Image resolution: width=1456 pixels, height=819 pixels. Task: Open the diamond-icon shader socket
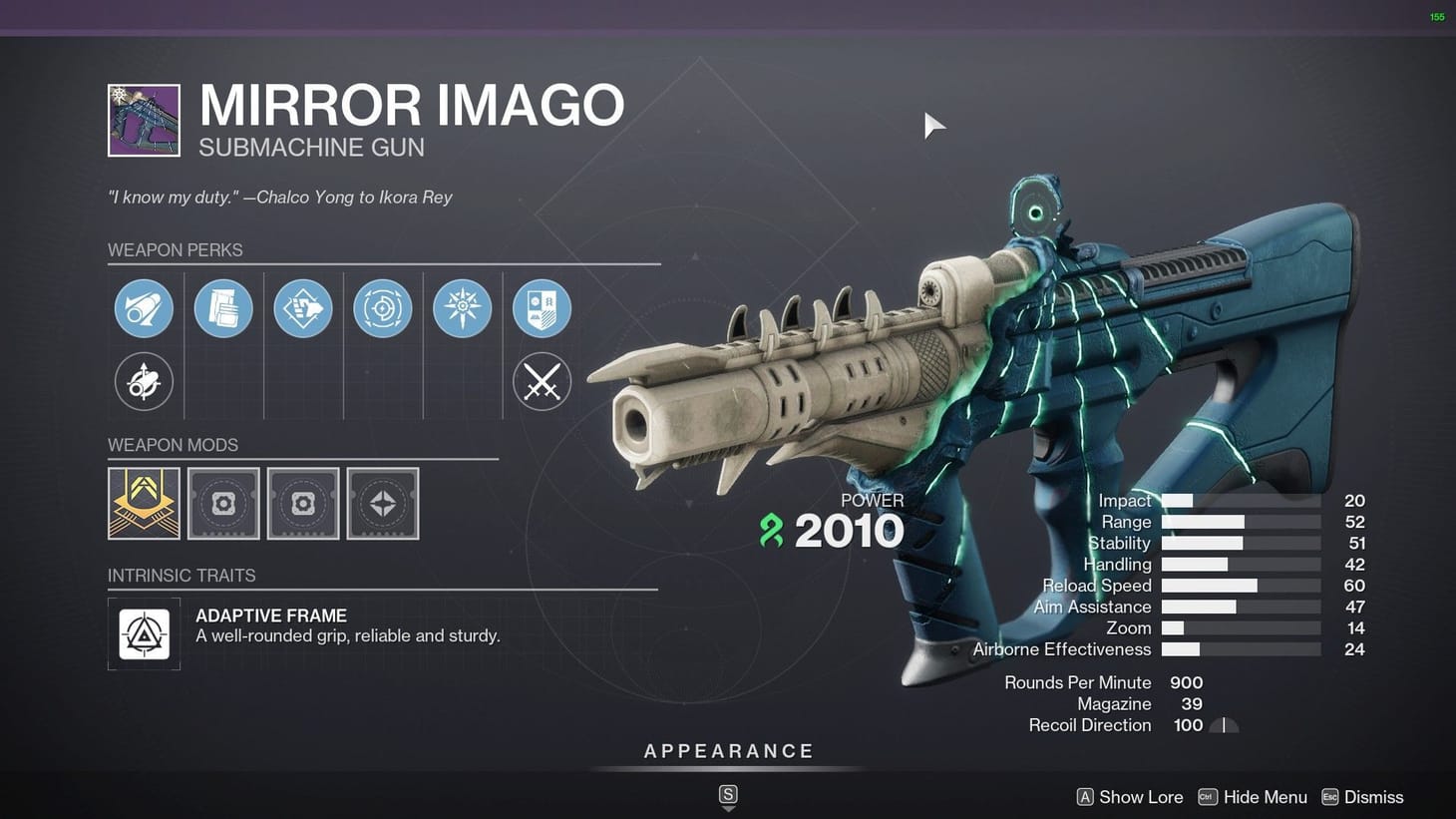383,503
